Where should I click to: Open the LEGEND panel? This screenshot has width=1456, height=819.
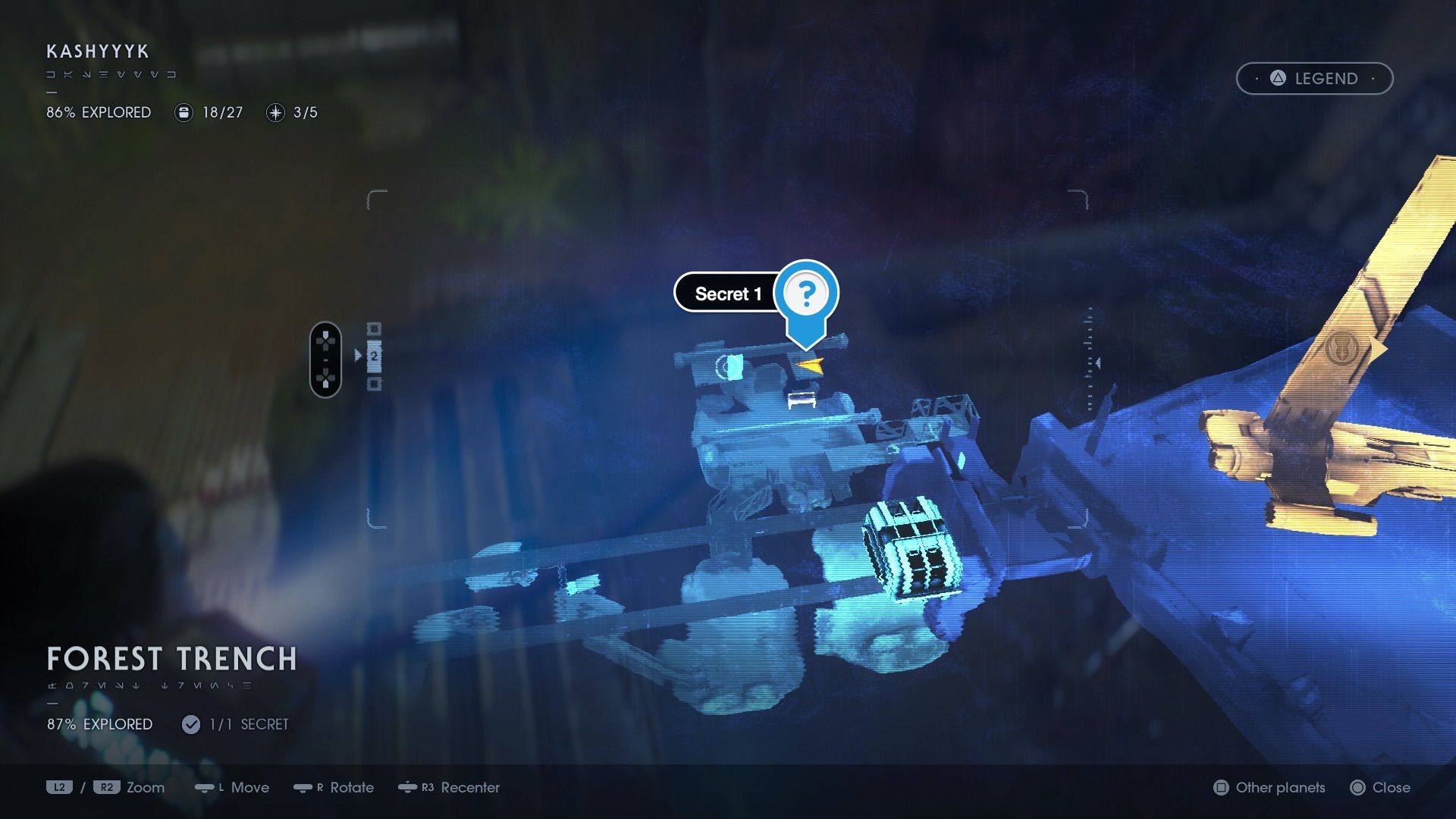tap(1314, 78)
